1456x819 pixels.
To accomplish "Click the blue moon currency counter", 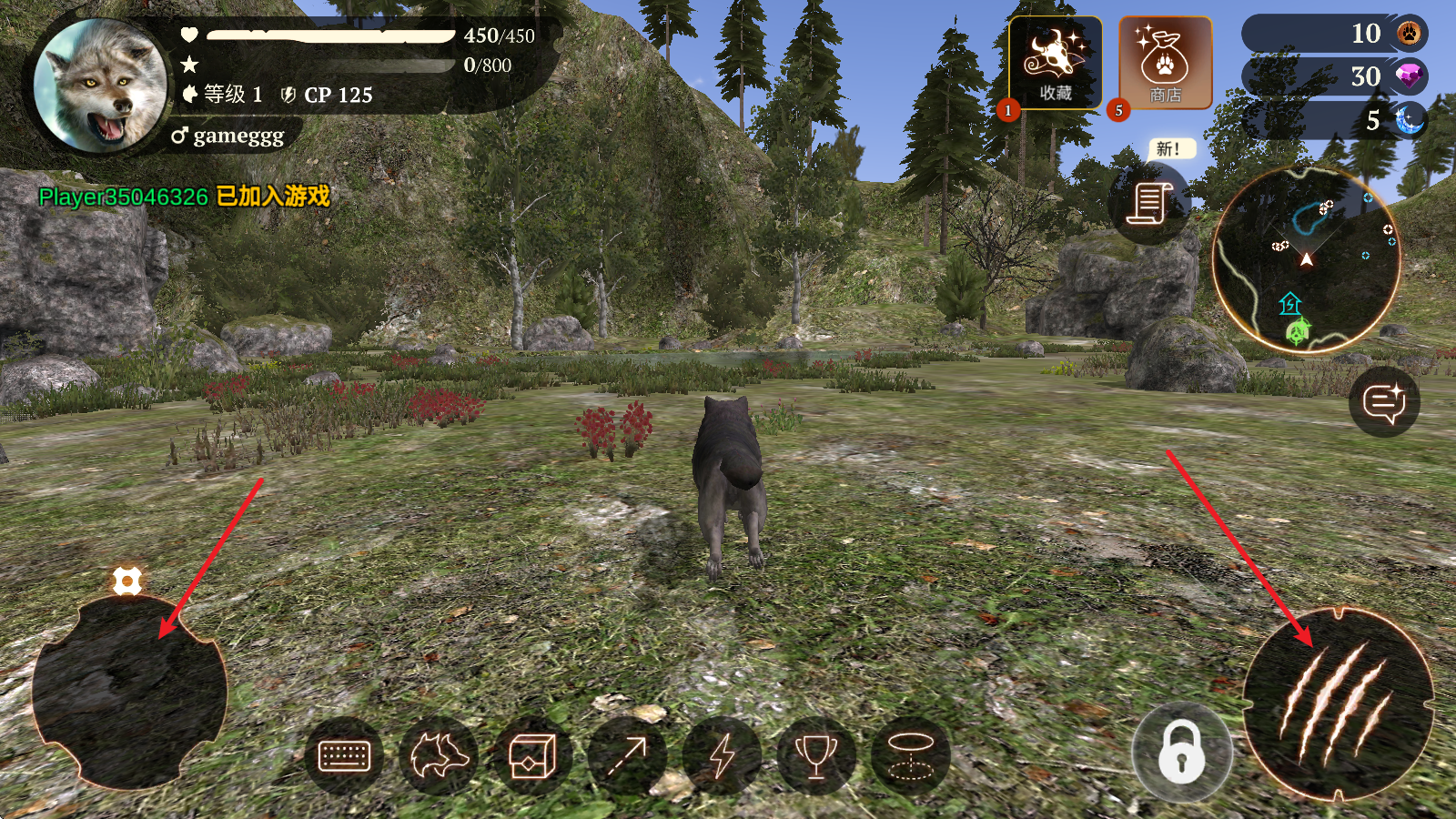I will coord(1334,120).
